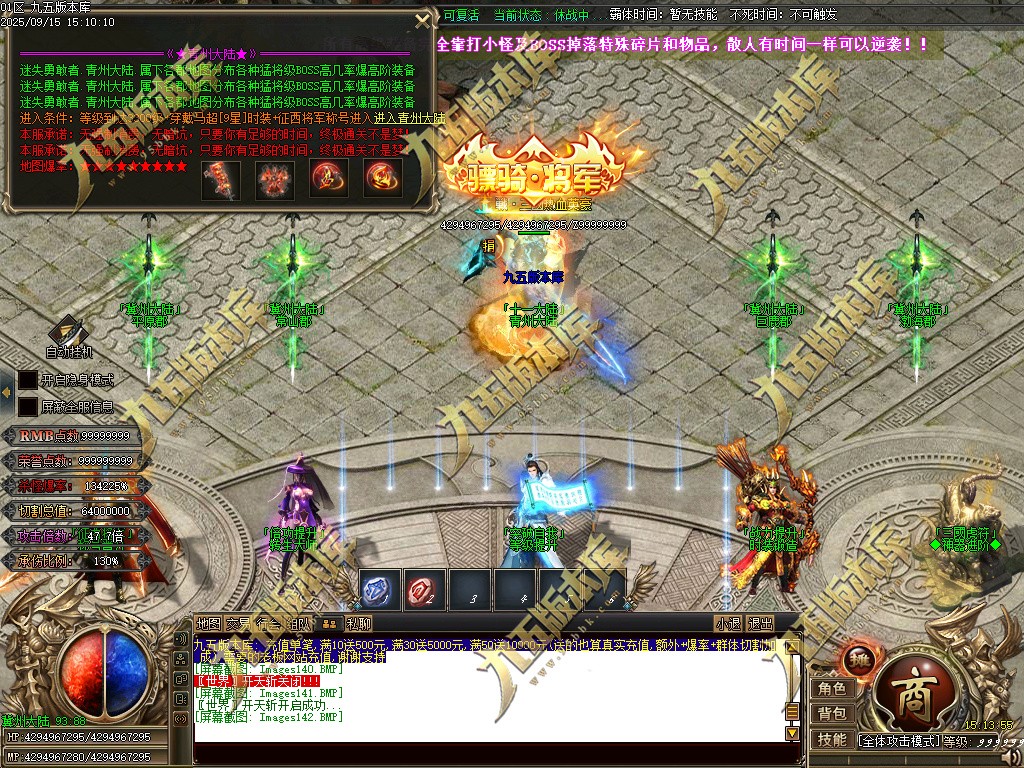Inspect the red armor reward icon
This screenshot has width=1024, height=768.
click(x=274, y=178)
